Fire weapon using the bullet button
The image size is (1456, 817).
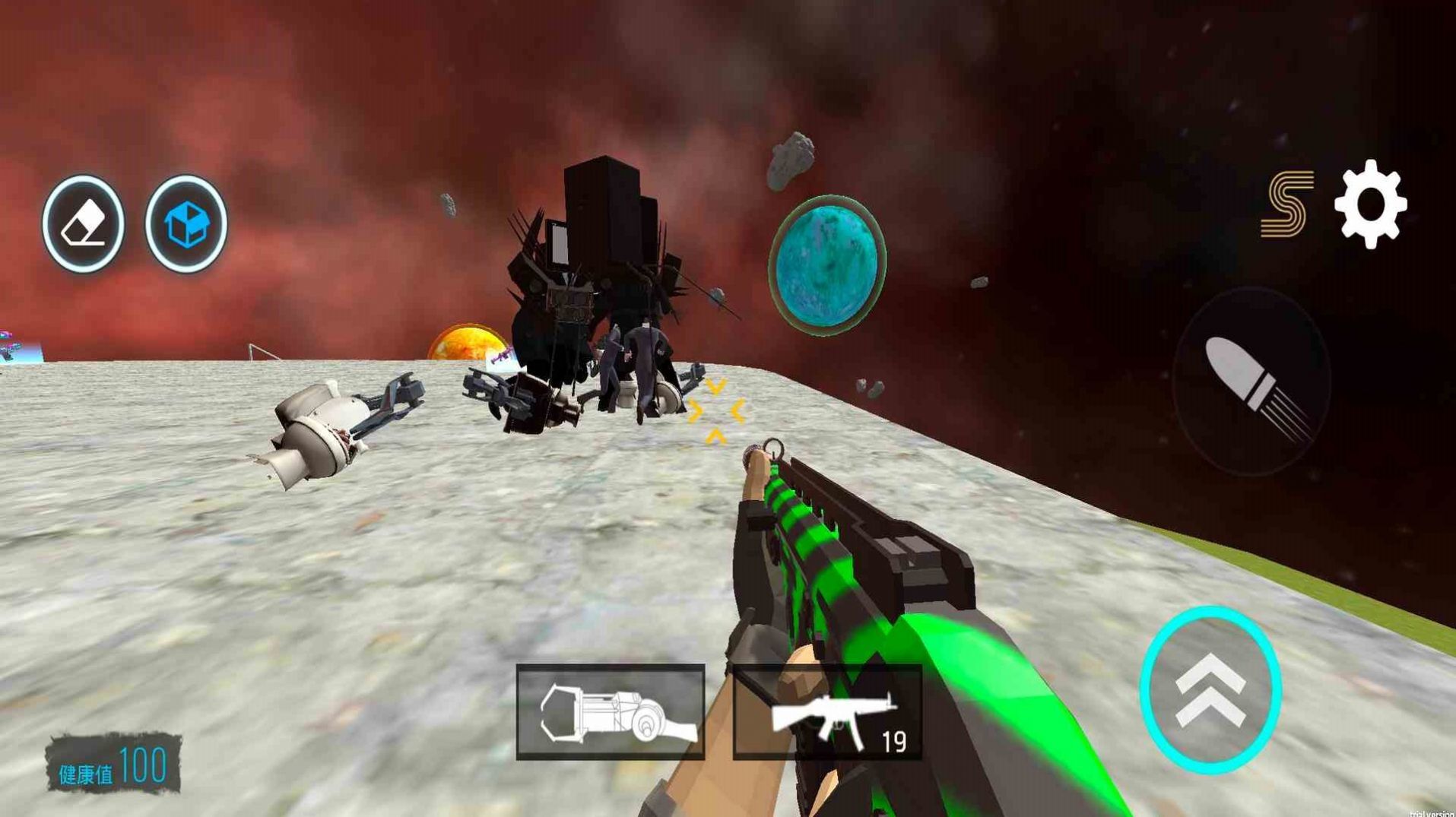[1251, 382]
